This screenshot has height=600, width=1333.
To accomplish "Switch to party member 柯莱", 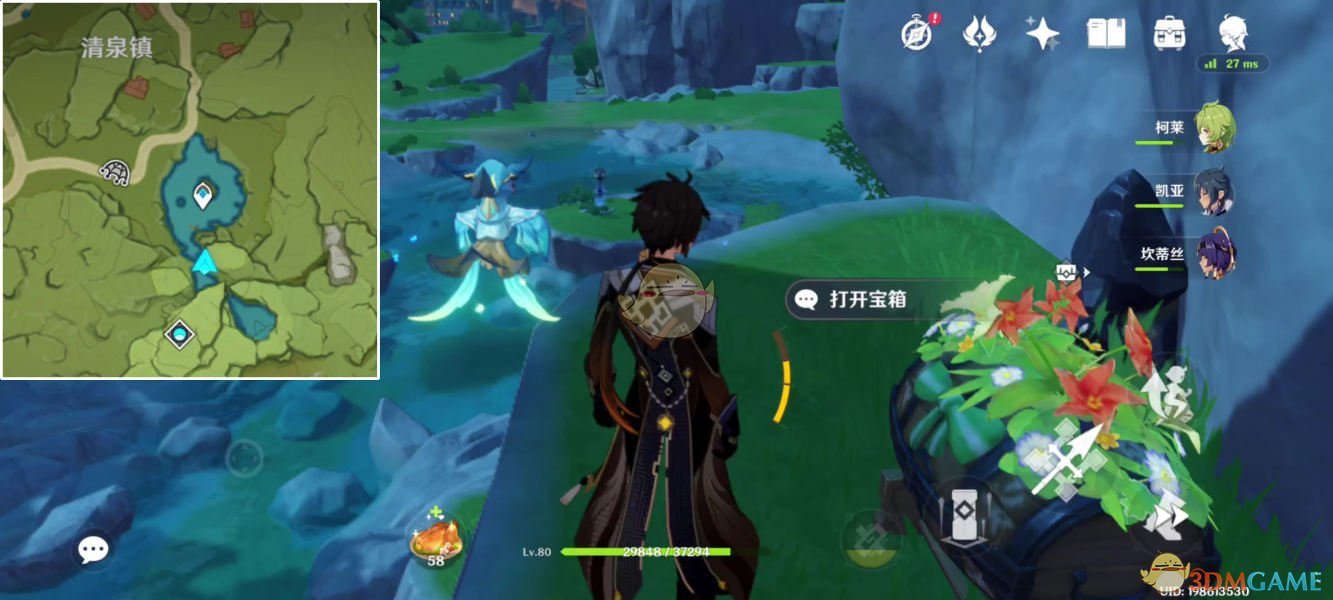I will tap(1214, 129).
